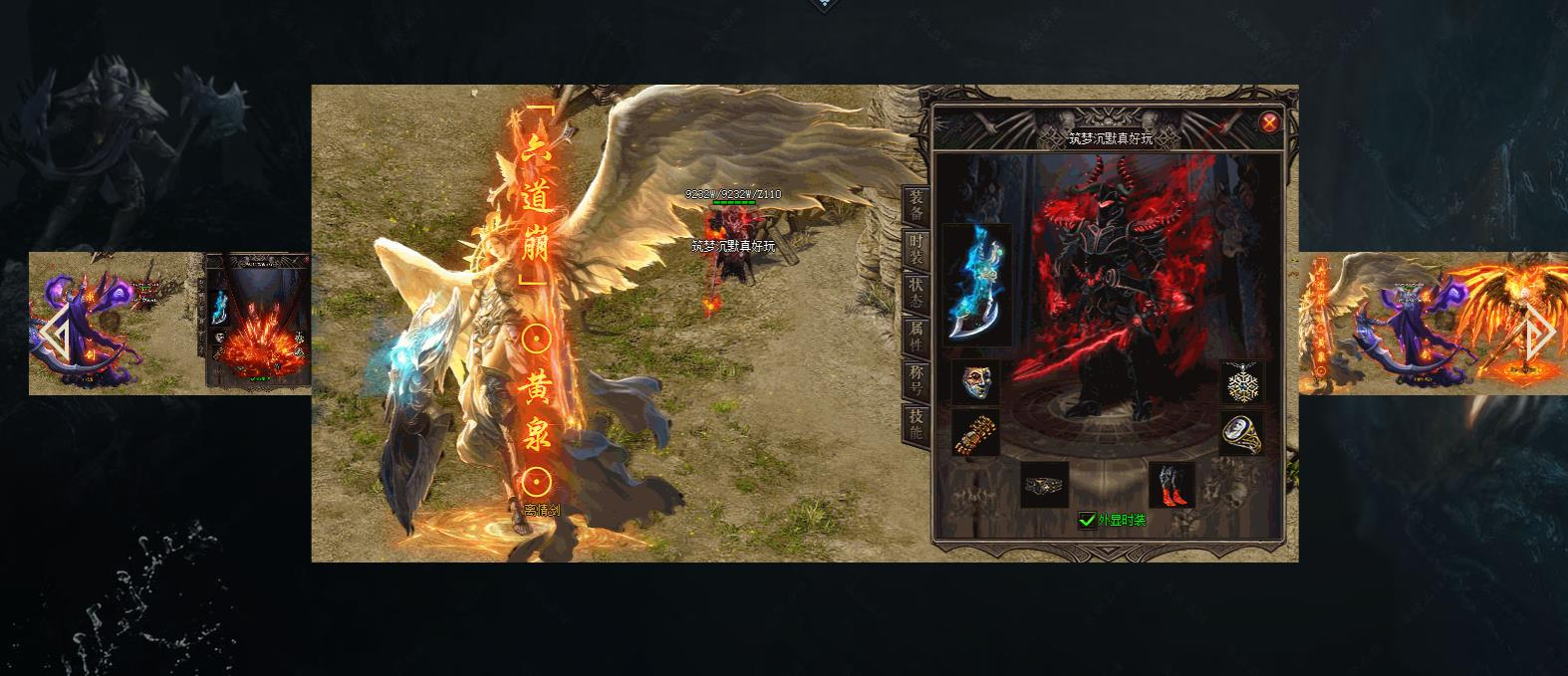Choose the gold signet ring slot

coord(1241,433)
